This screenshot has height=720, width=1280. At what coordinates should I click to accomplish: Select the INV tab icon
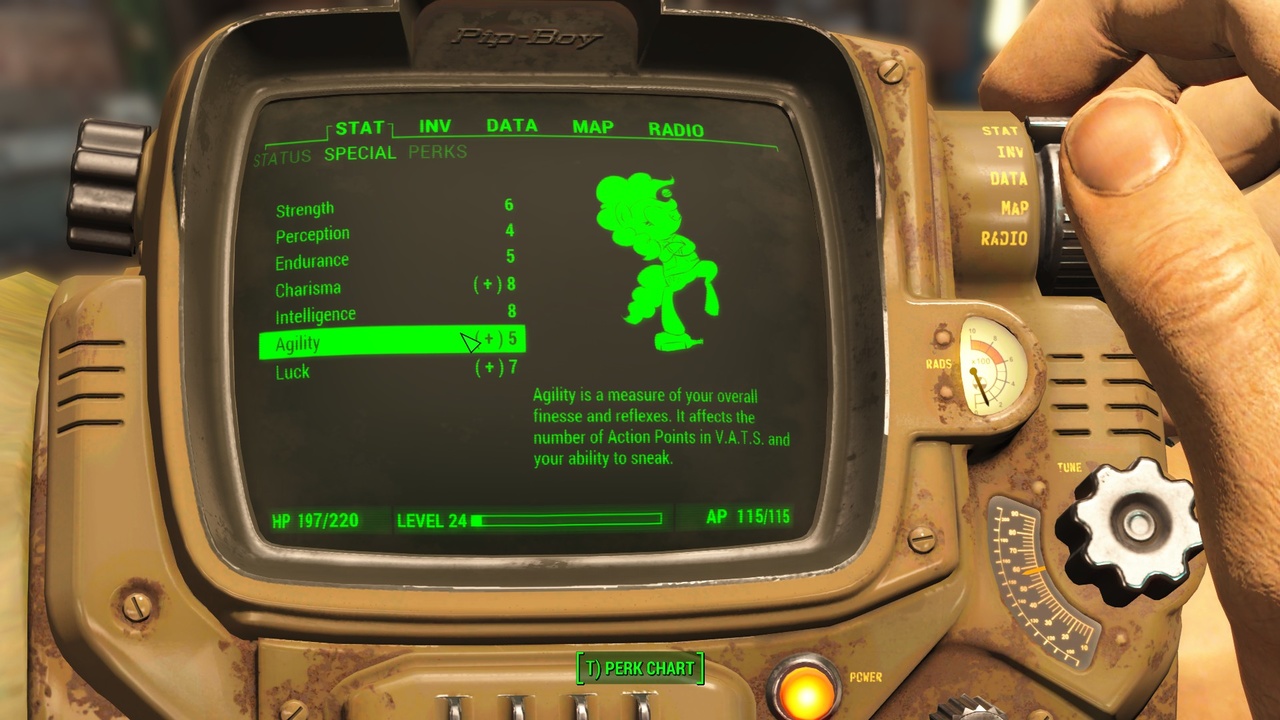pos(435,126)
